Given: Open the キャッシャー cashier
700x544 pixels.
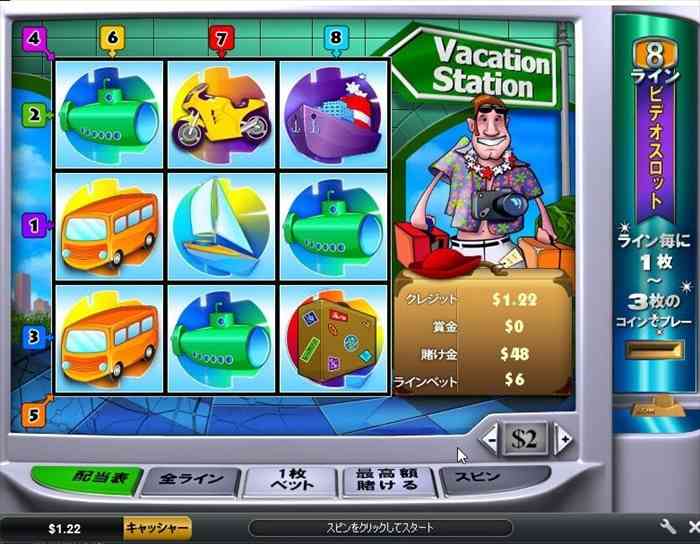Looking at the screenshot, I should tap(157, 527).
